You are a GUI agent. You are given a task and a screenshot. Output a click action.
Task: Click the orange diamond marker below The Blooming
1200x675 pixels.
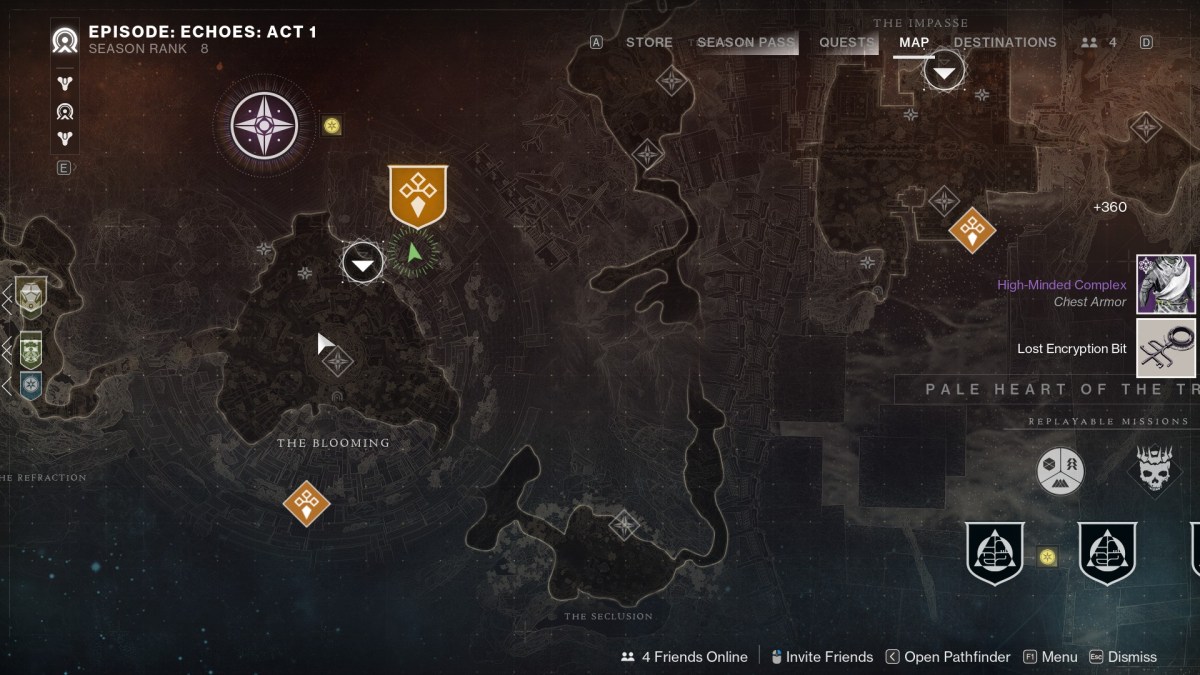point(306,503)
